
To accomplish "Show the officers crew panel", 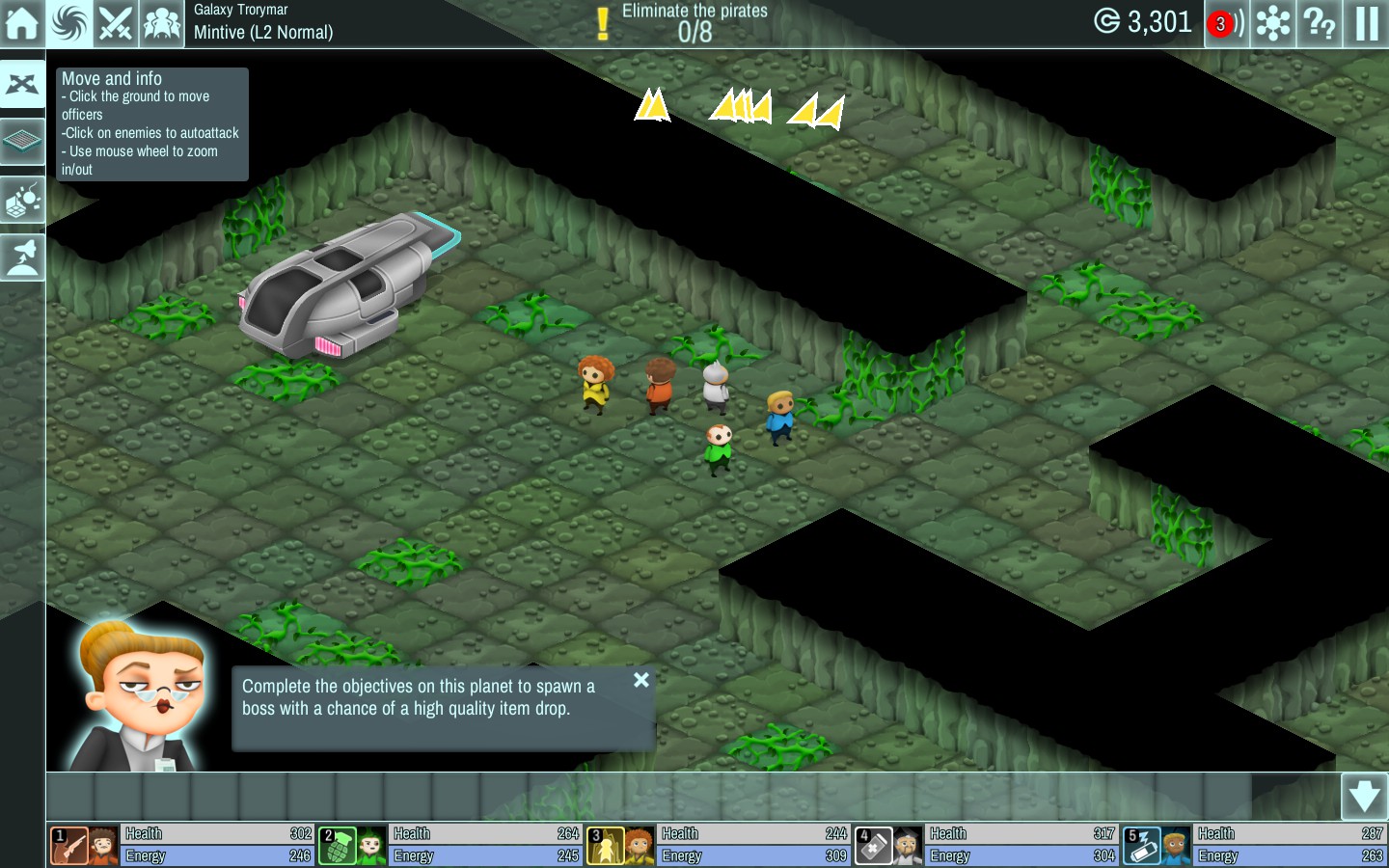I will pos(162,23).
